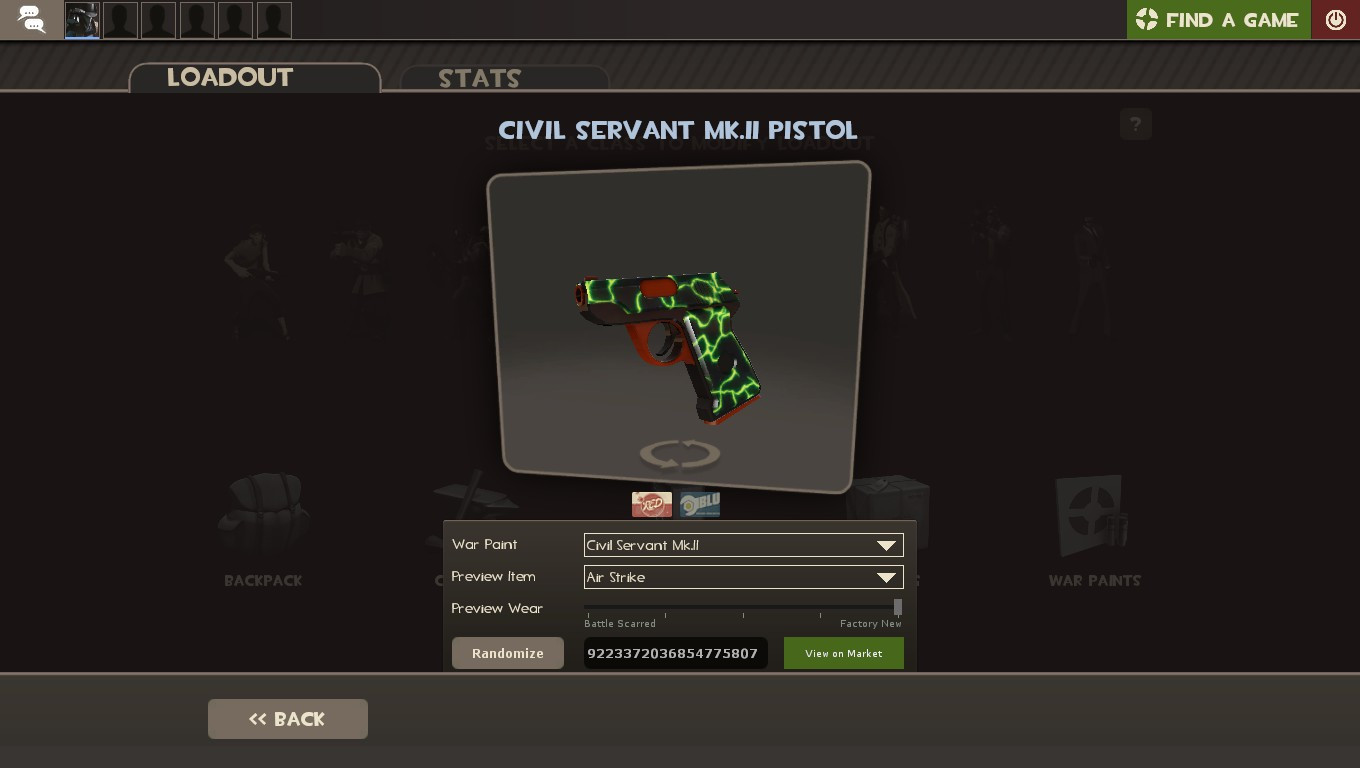Click the help question mark icon
Image resolution: width=1360 pixels, height=768 pixels.
click(x=1135, y=124)
